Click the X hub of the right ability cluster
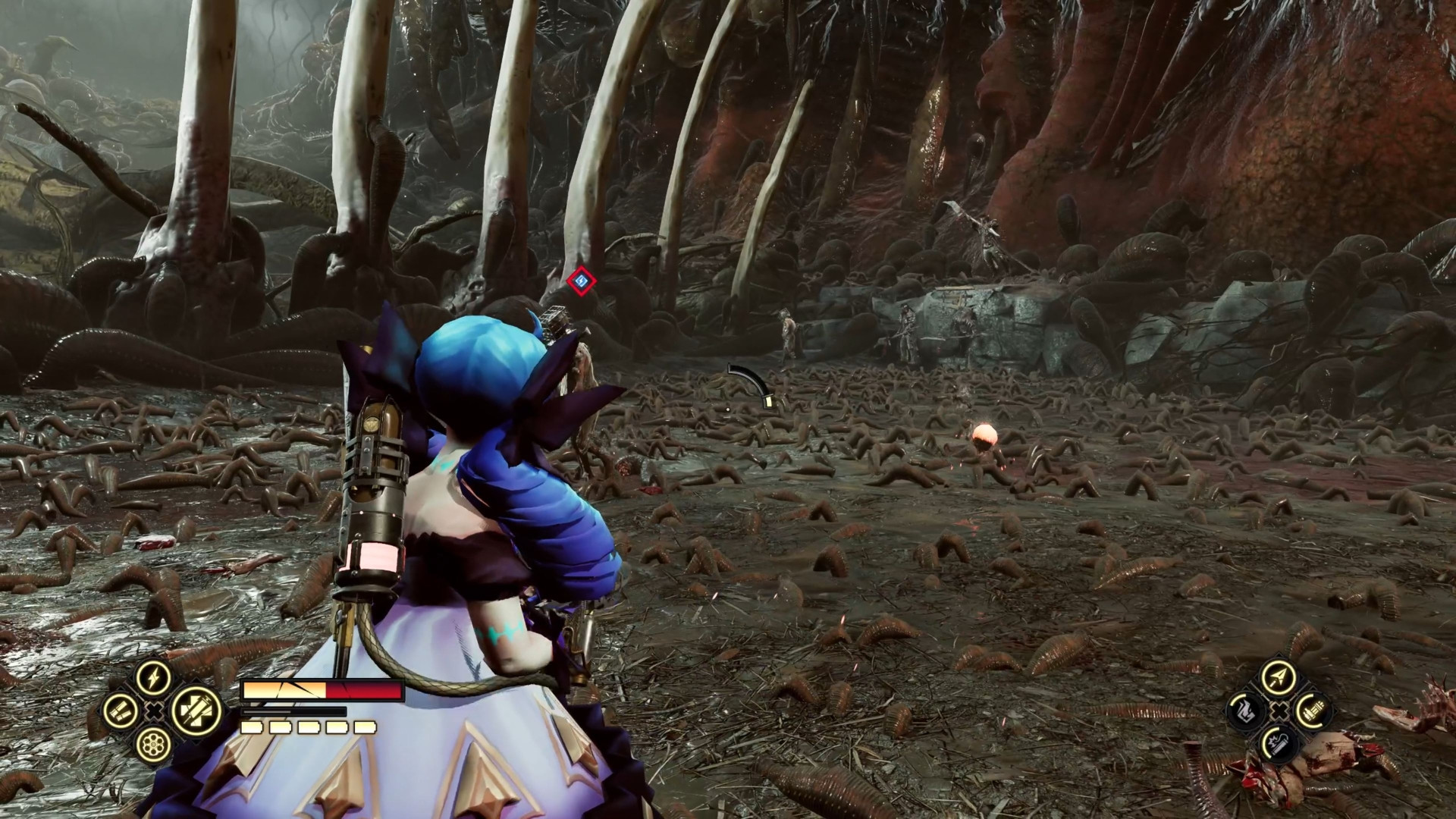Viewport: 1456px width, 819px height. point(1279,711)
